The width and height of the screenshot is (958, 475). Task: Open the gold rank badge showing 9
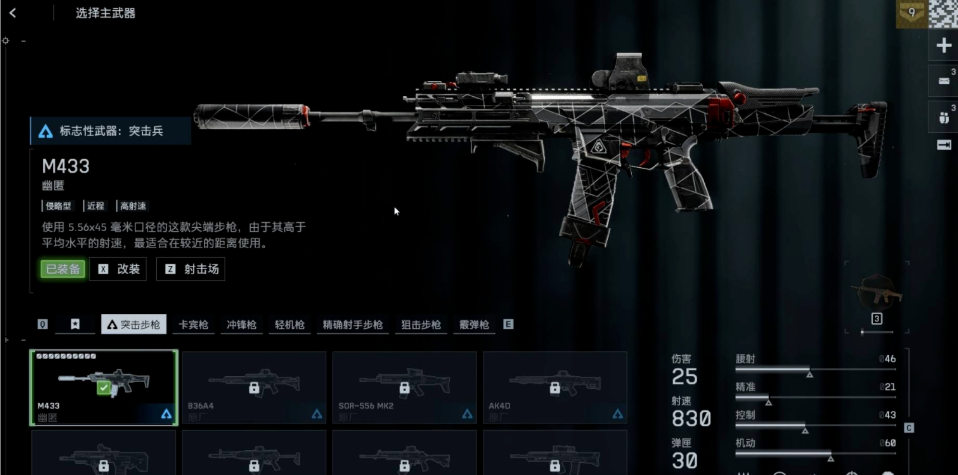pyautogui.click(x=910, y=14)
